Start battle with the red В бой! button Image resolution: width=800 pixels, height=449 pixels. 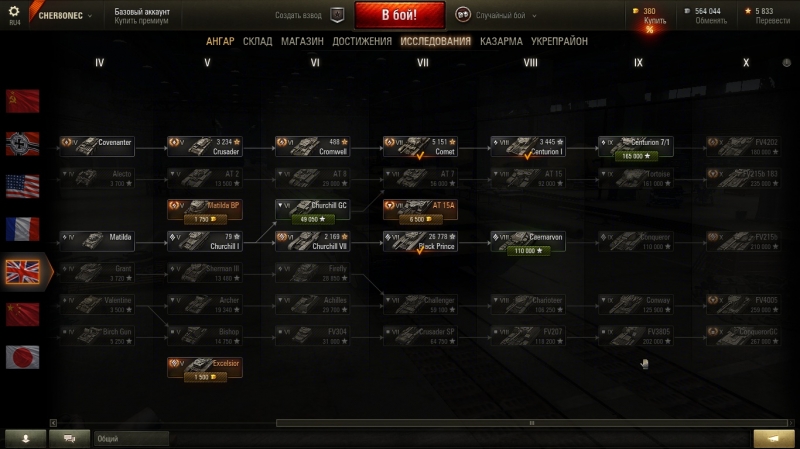(399, 15)
